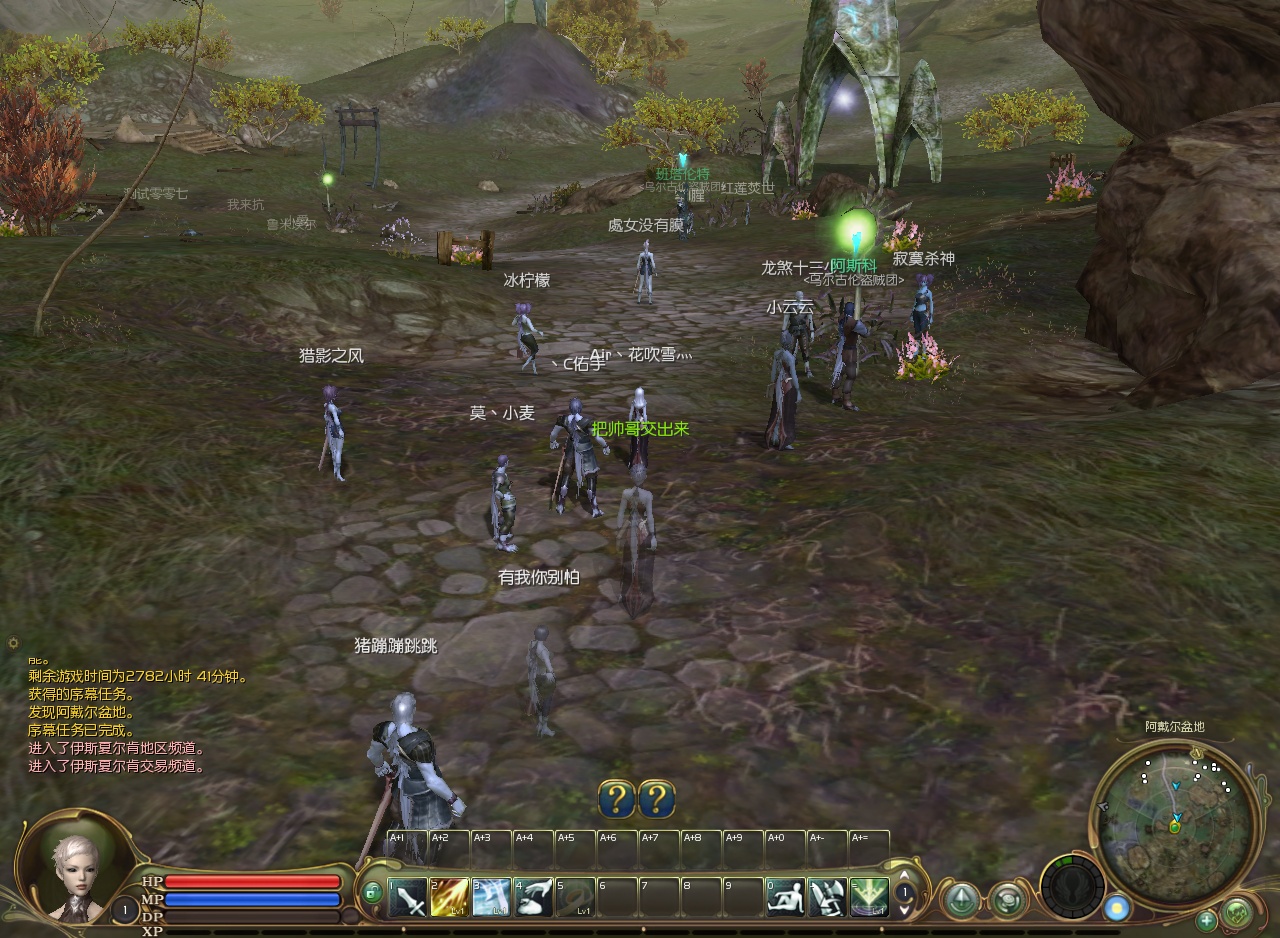Open the first yellow question mark notice
1280x938 pixels.
click(x=617, y=799)
